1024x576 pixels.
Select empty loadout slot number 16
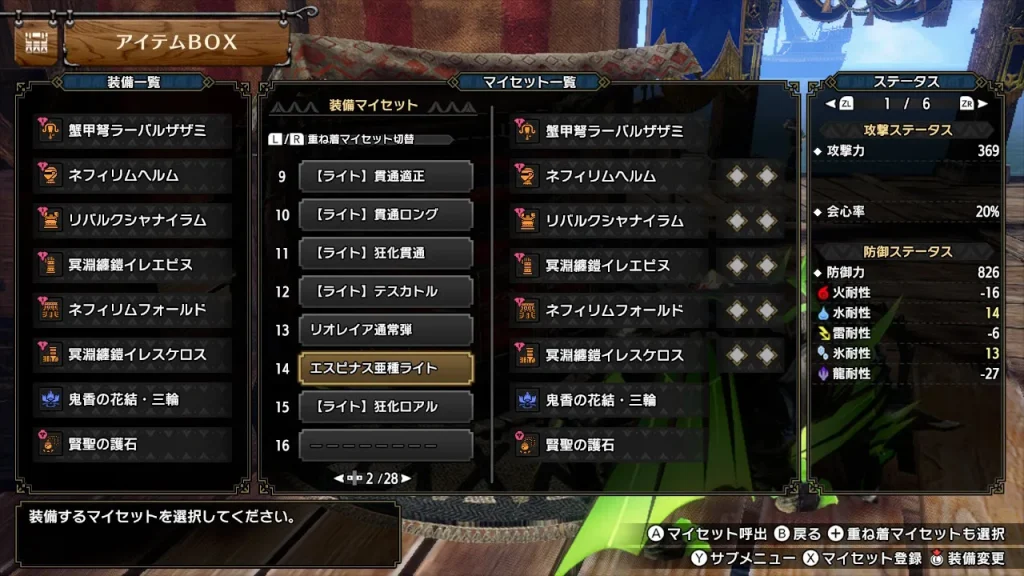pyautogui.click(x=385, y=445)
